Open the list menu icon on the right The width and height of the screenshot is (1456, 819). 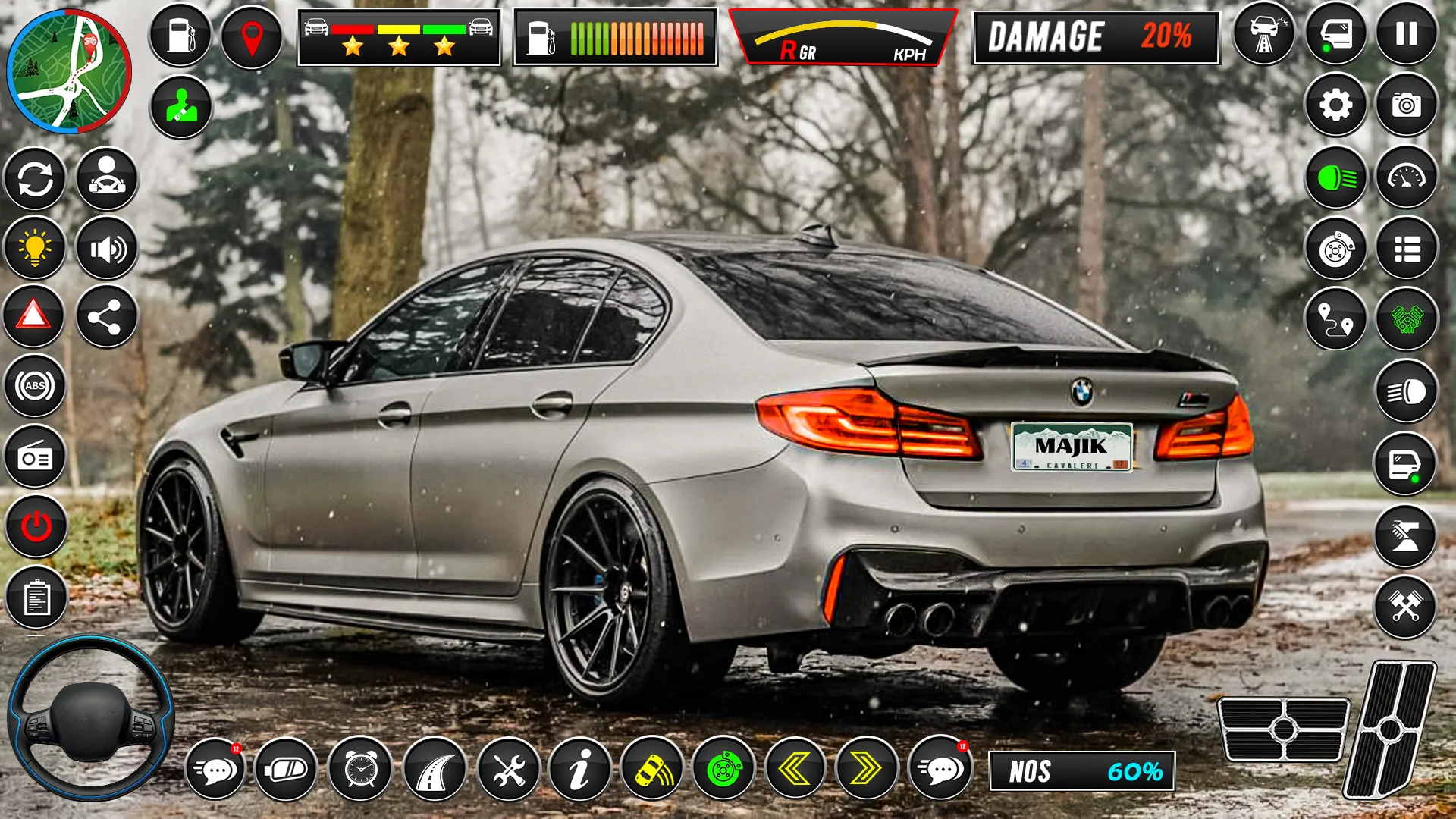click(1409, 248)
